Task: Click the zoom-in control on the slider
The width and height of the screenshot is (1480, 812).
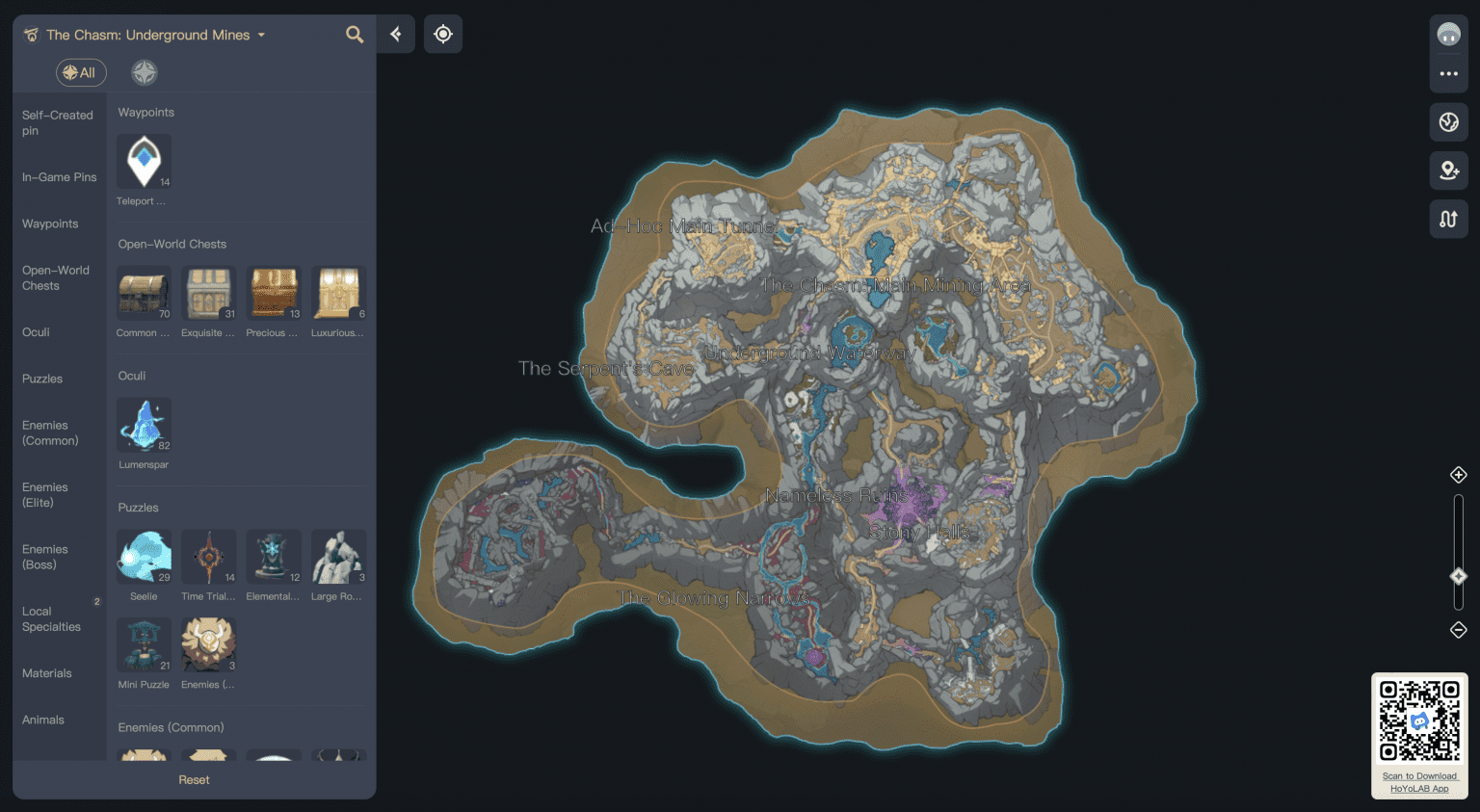Action: (1458, 474)
